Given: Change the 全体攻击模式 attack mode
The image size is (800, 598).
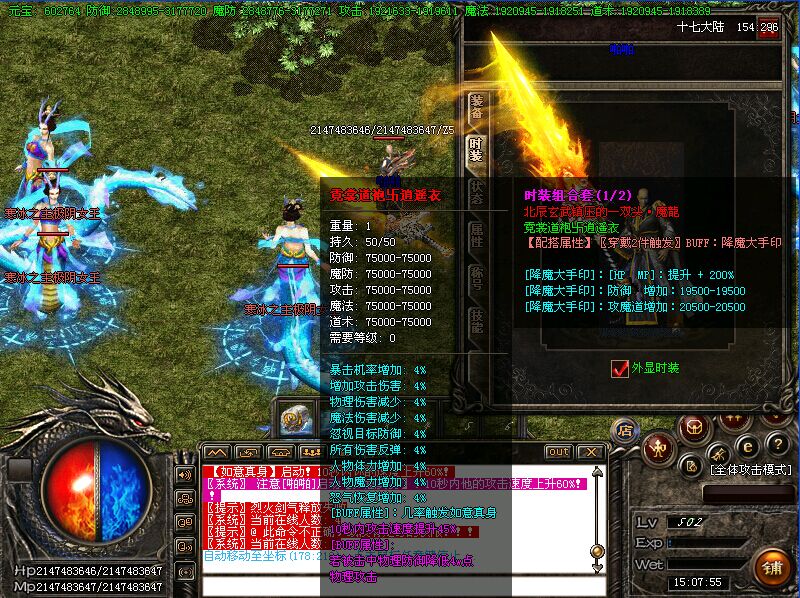Looking at the screenshot, I should 751,468.
